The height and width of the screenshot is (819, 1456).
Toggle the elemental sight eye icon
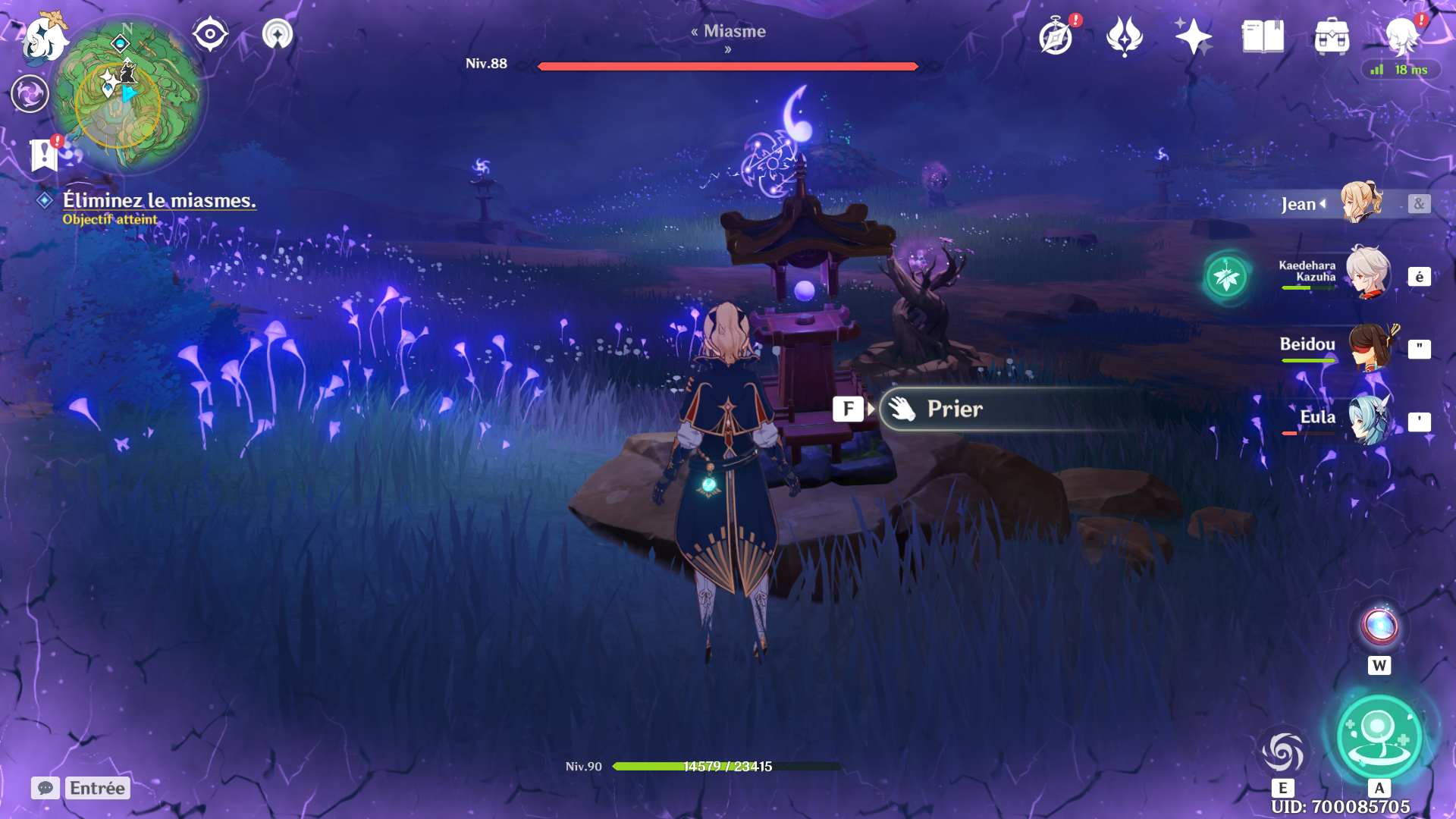pos(210,34)
